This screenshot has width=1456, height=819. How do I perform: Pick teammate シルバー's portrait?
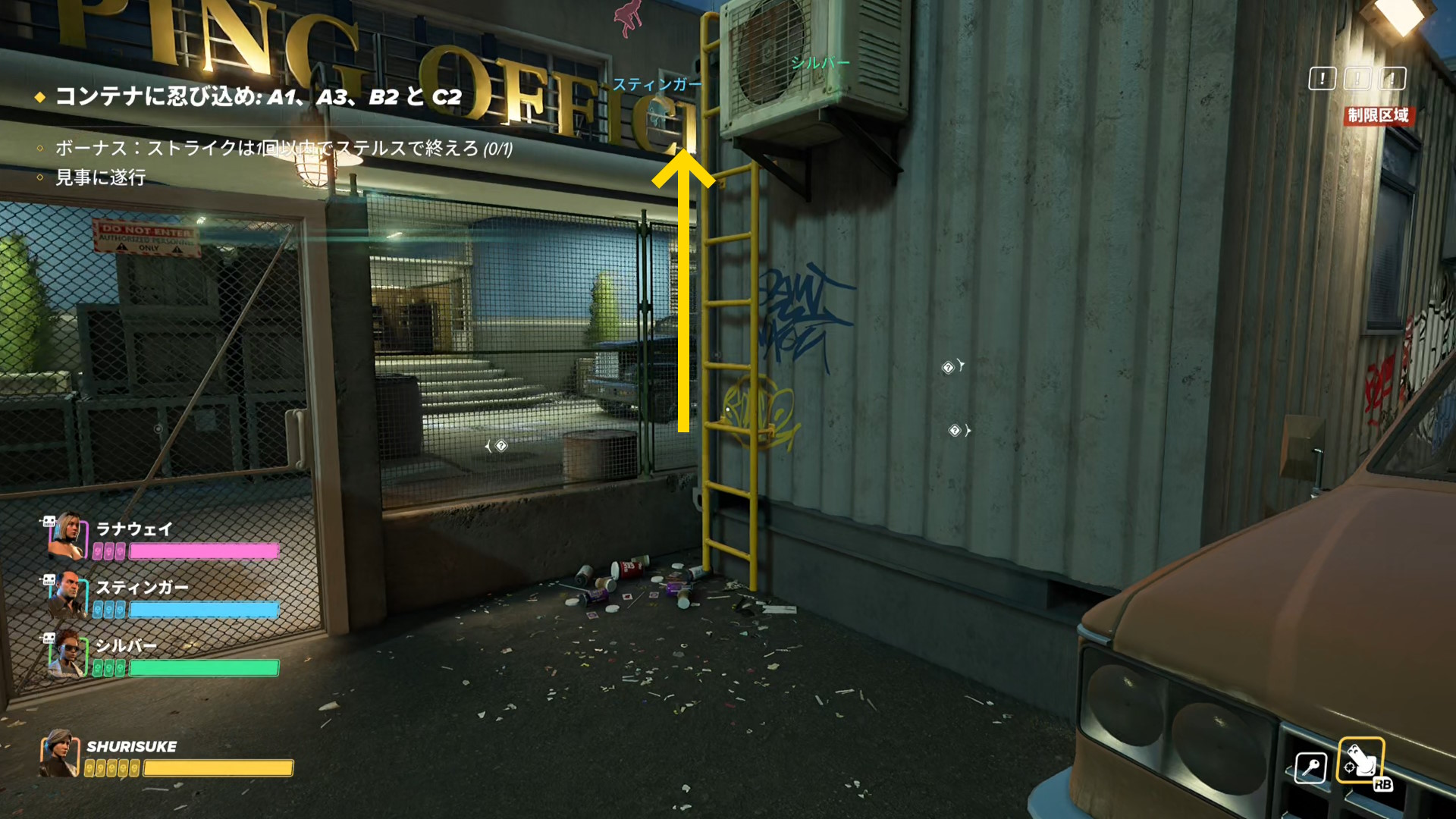[67, 654]
